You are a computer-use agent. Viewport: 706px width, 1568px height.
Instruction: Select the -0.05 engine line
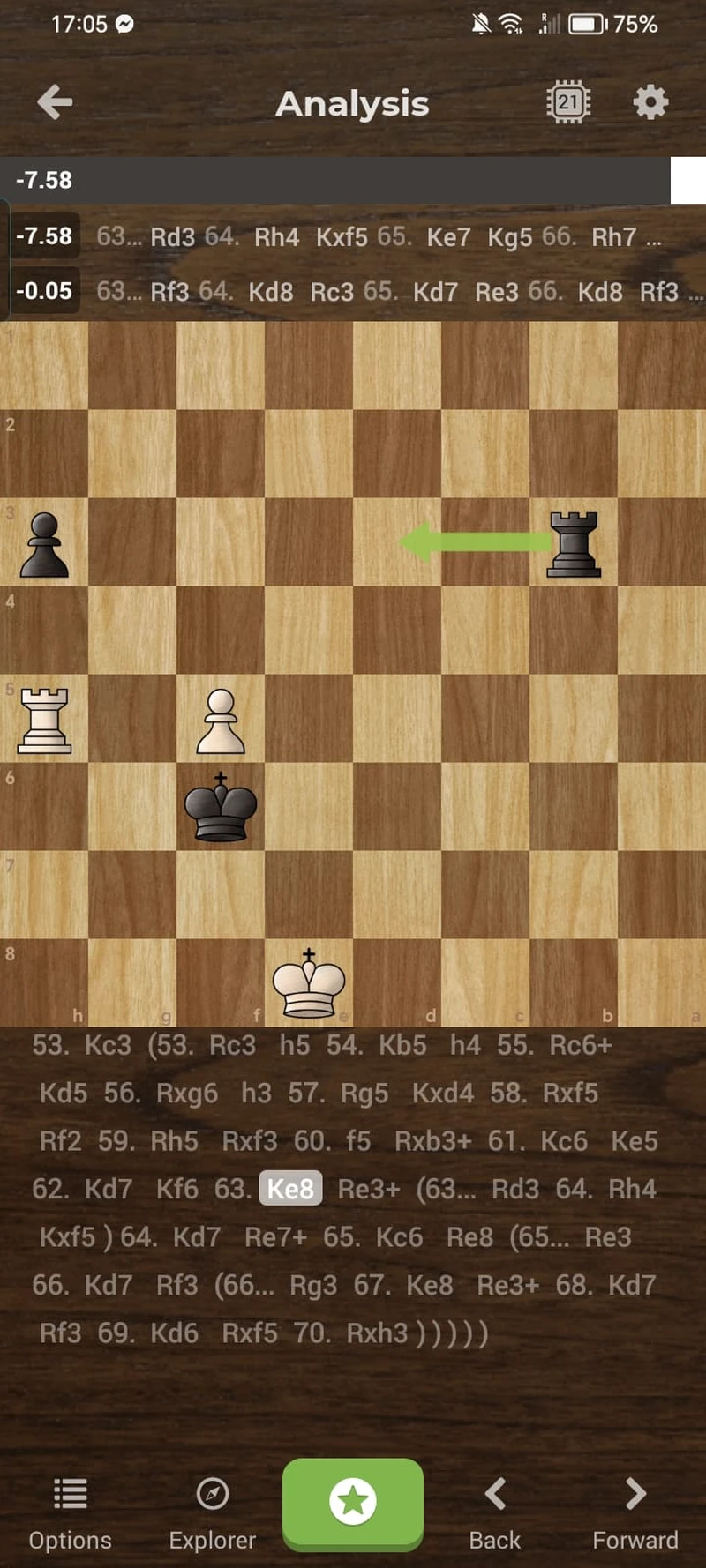pos(353,291)
